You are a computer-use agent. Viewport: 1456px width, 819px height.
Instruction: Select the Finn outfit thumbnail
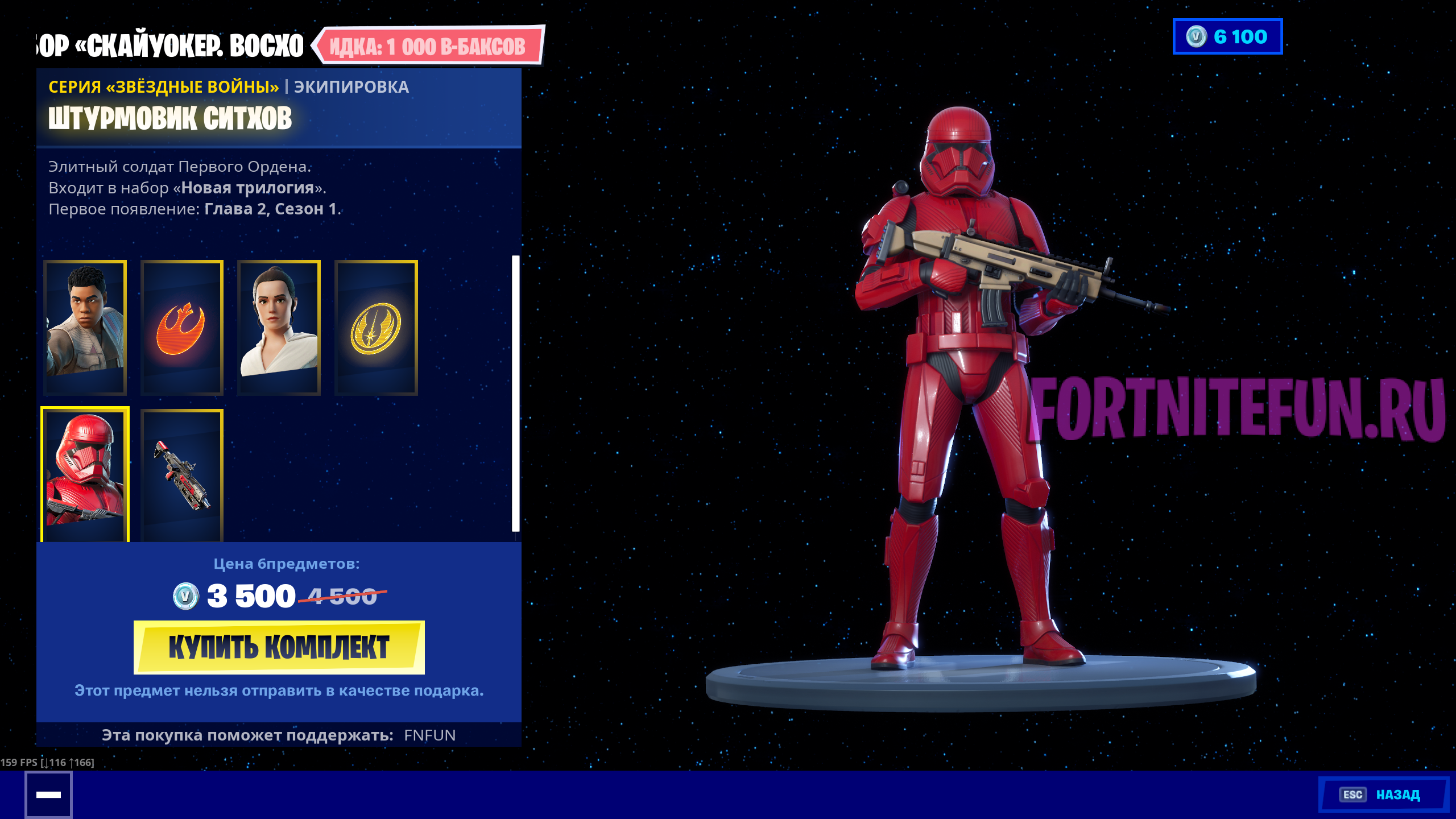point(85,328)
